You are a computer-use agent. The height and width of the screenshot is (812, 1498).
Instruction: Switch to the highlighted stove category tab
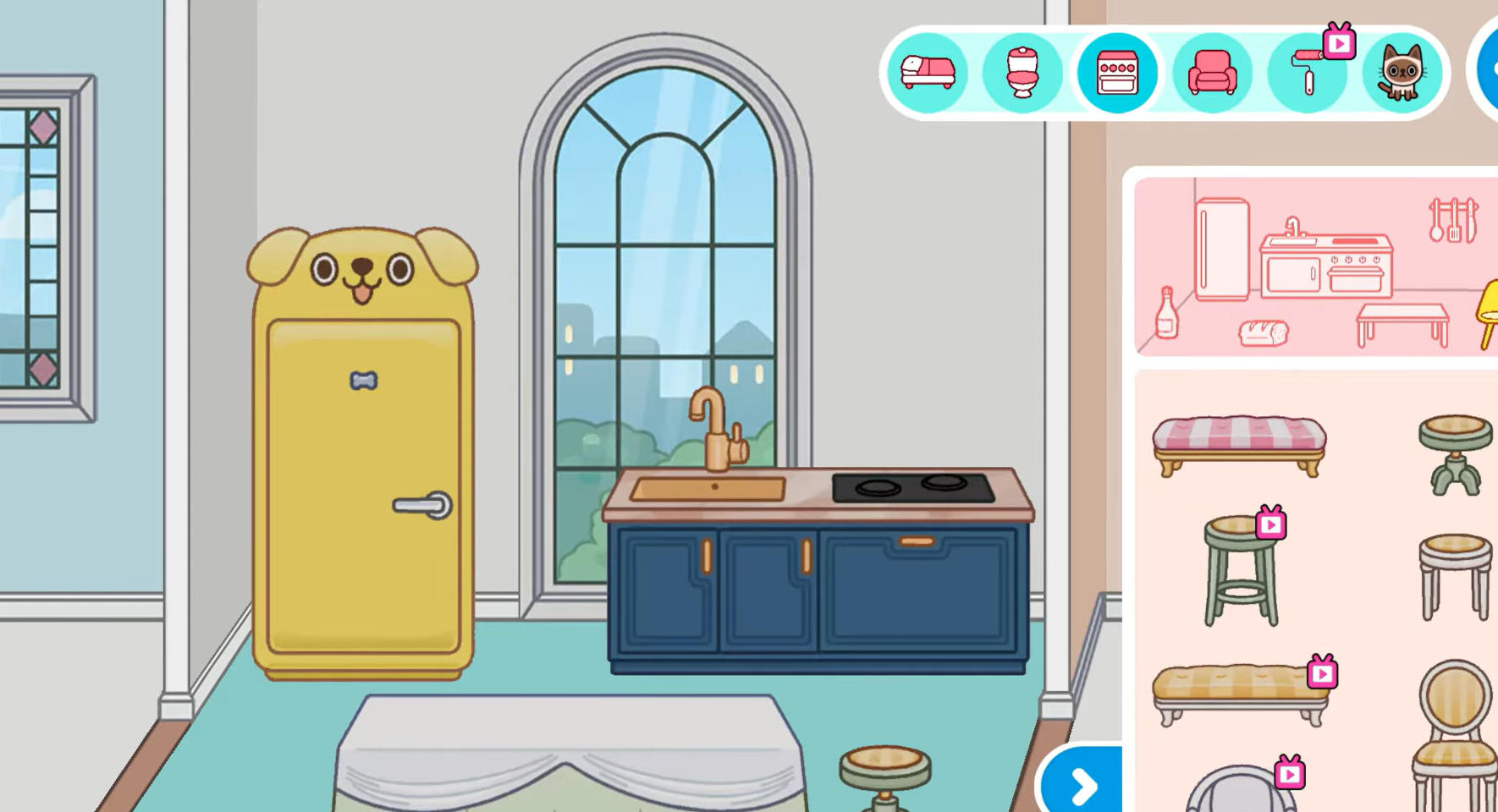coord(1117,72)
